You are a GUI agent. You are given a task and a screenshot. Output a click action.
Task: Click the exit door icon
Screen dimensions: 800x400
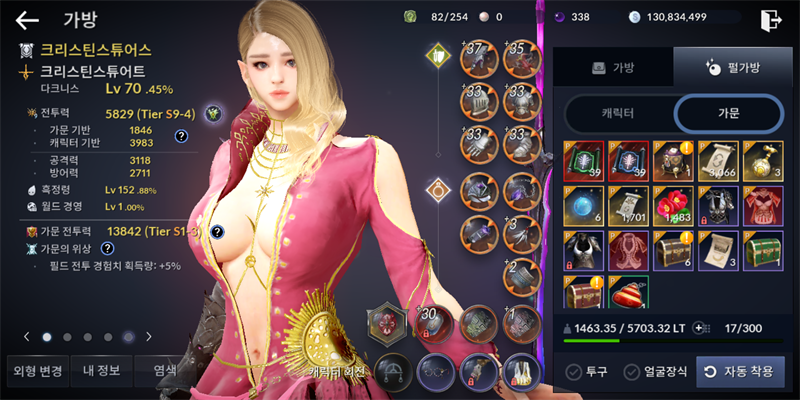(x=770, y=19)
